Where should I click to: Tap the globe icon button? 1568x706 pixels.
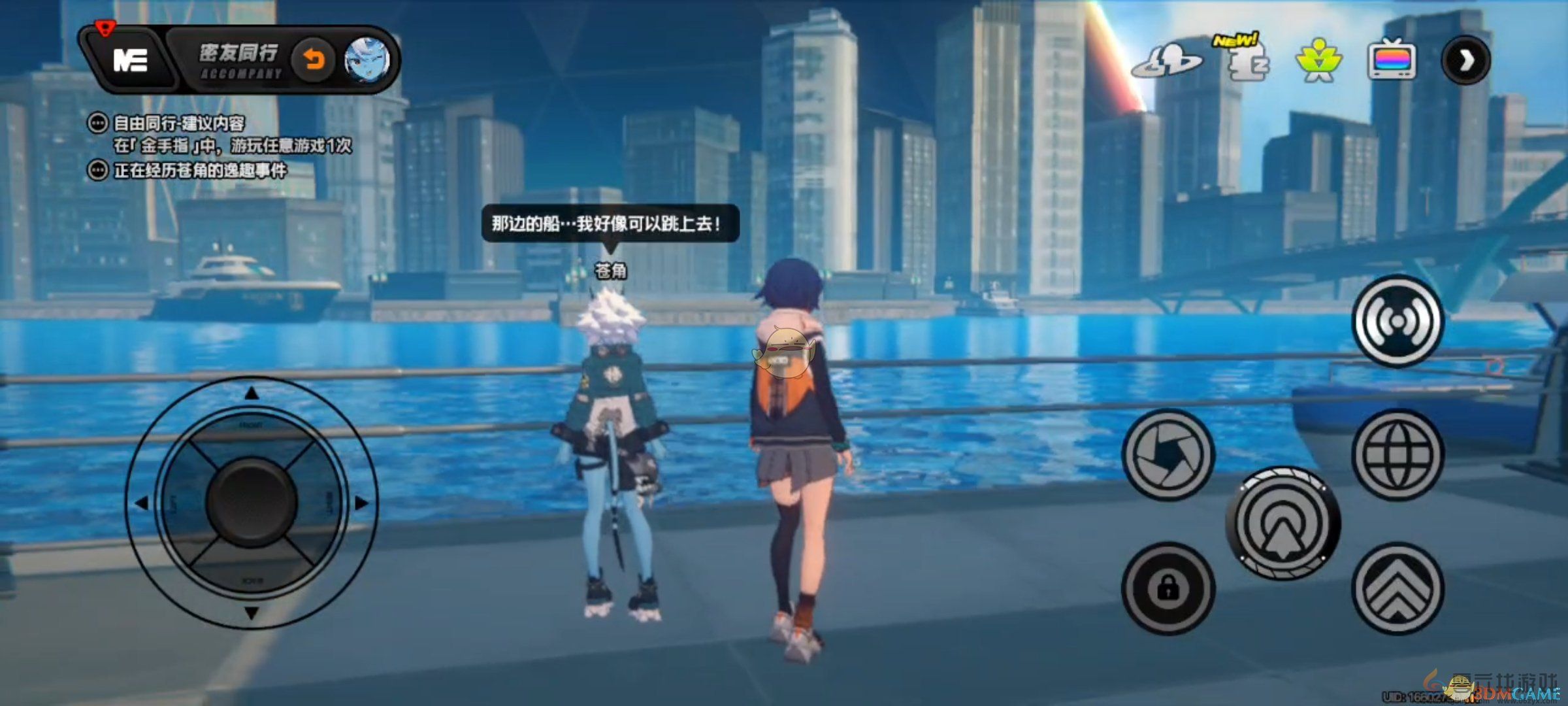coord(1397,454)
